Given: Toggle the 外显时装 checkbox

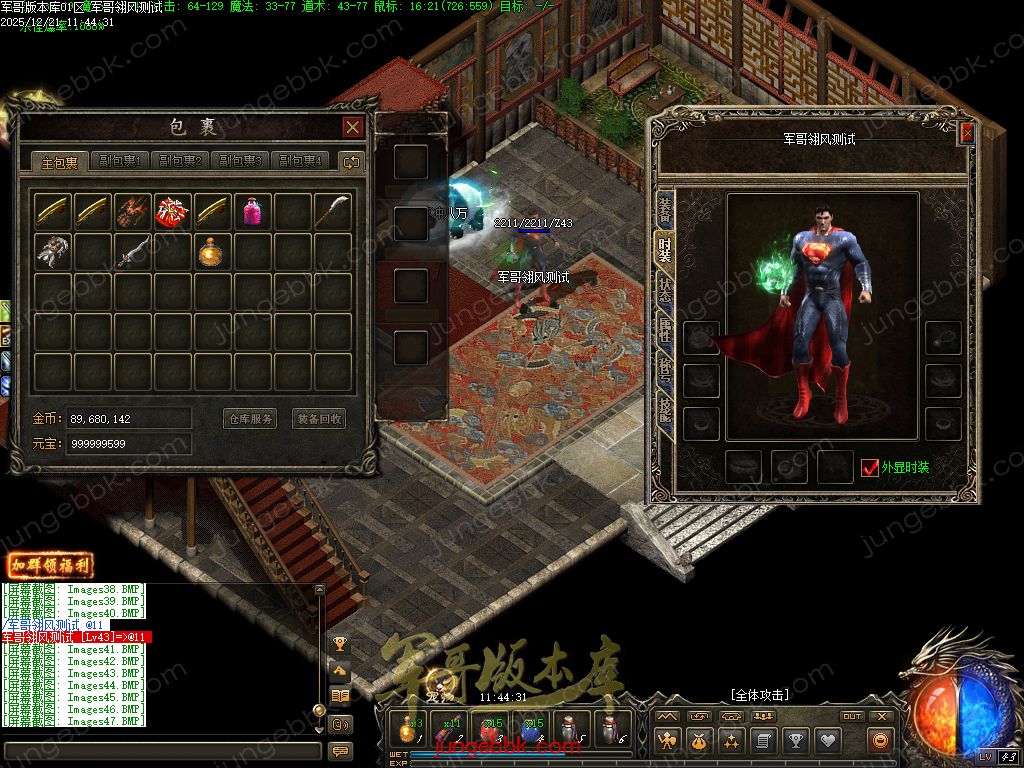Looking at the screenshot, I should click(x=870, y=467).
